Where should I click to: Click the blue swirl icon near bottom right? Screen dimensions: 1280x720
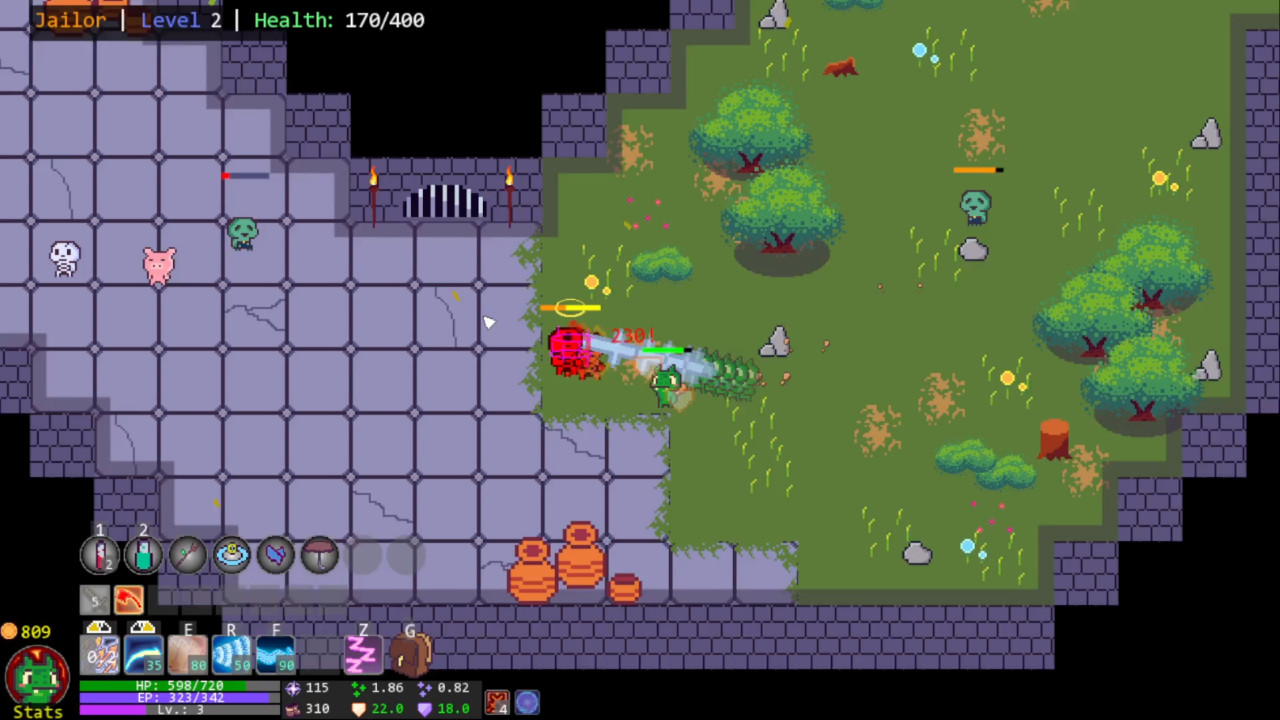tap(527, 704)
